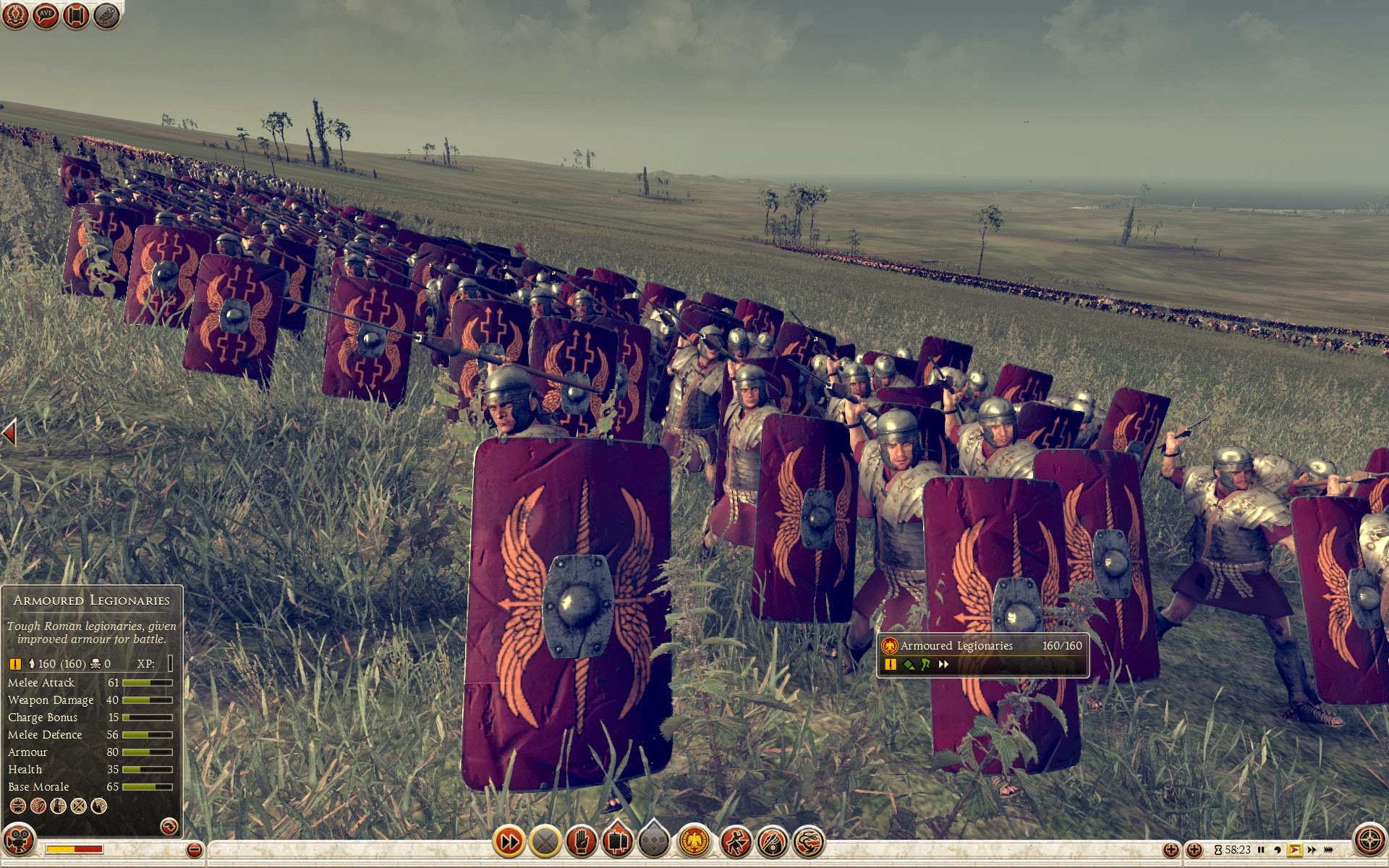1389x868 pixels.
Task: Pause the battle
Action: click(1261, 850)
